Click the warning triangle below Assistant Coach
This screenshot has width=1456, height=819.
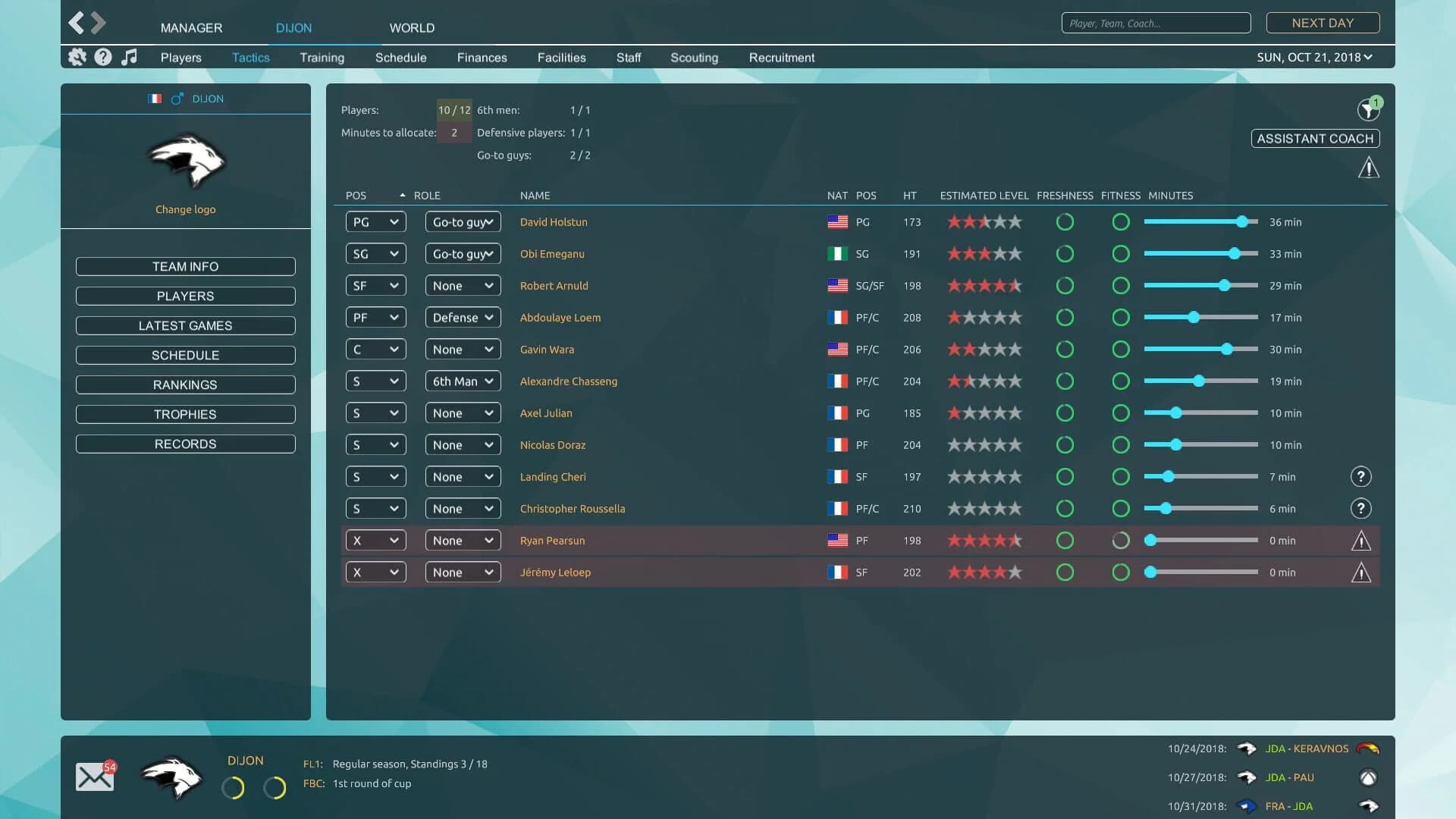pyautogui.click(x=1369, y=167)
